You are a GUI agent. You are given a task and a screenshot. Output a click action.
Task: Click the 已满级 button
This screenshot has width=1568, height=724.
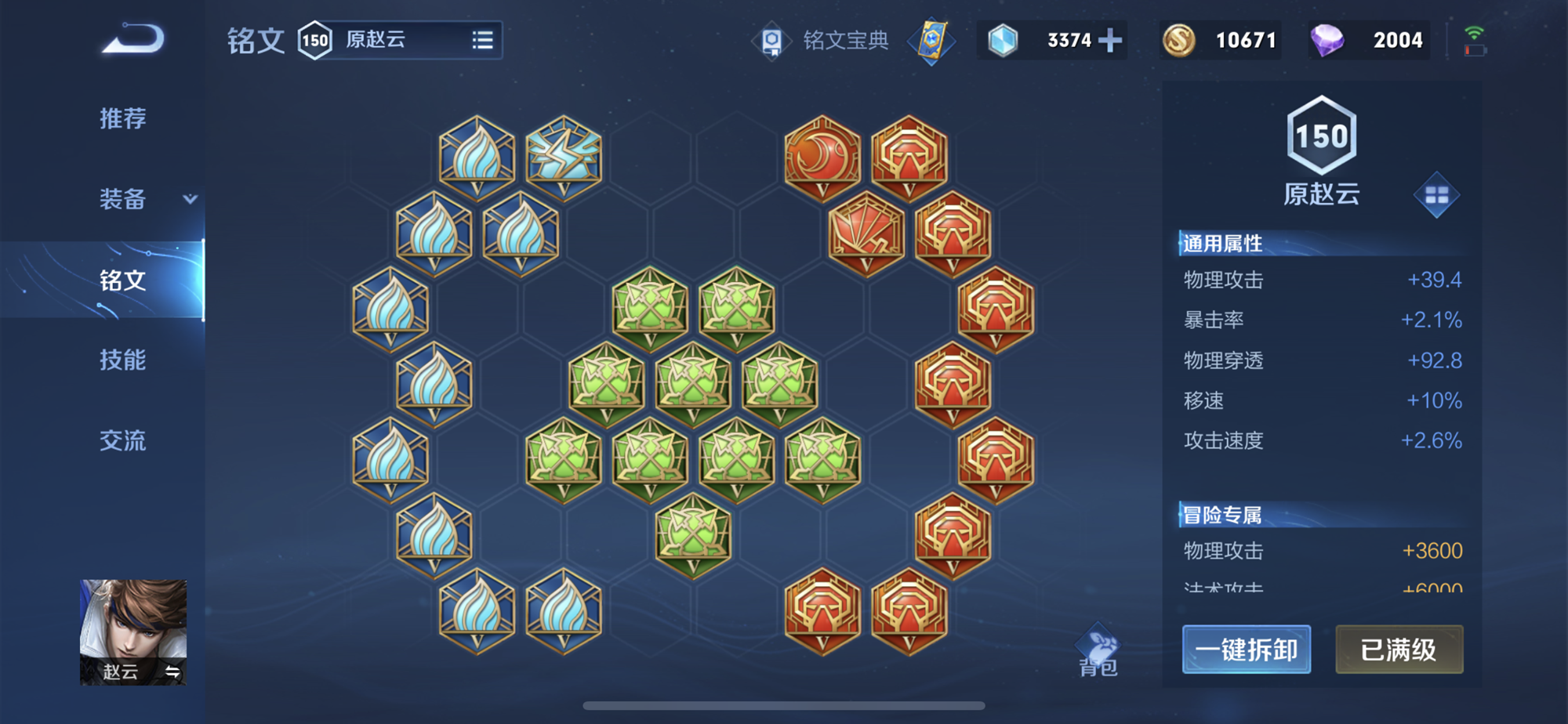pyautogui.click(x=1399, y=650)
